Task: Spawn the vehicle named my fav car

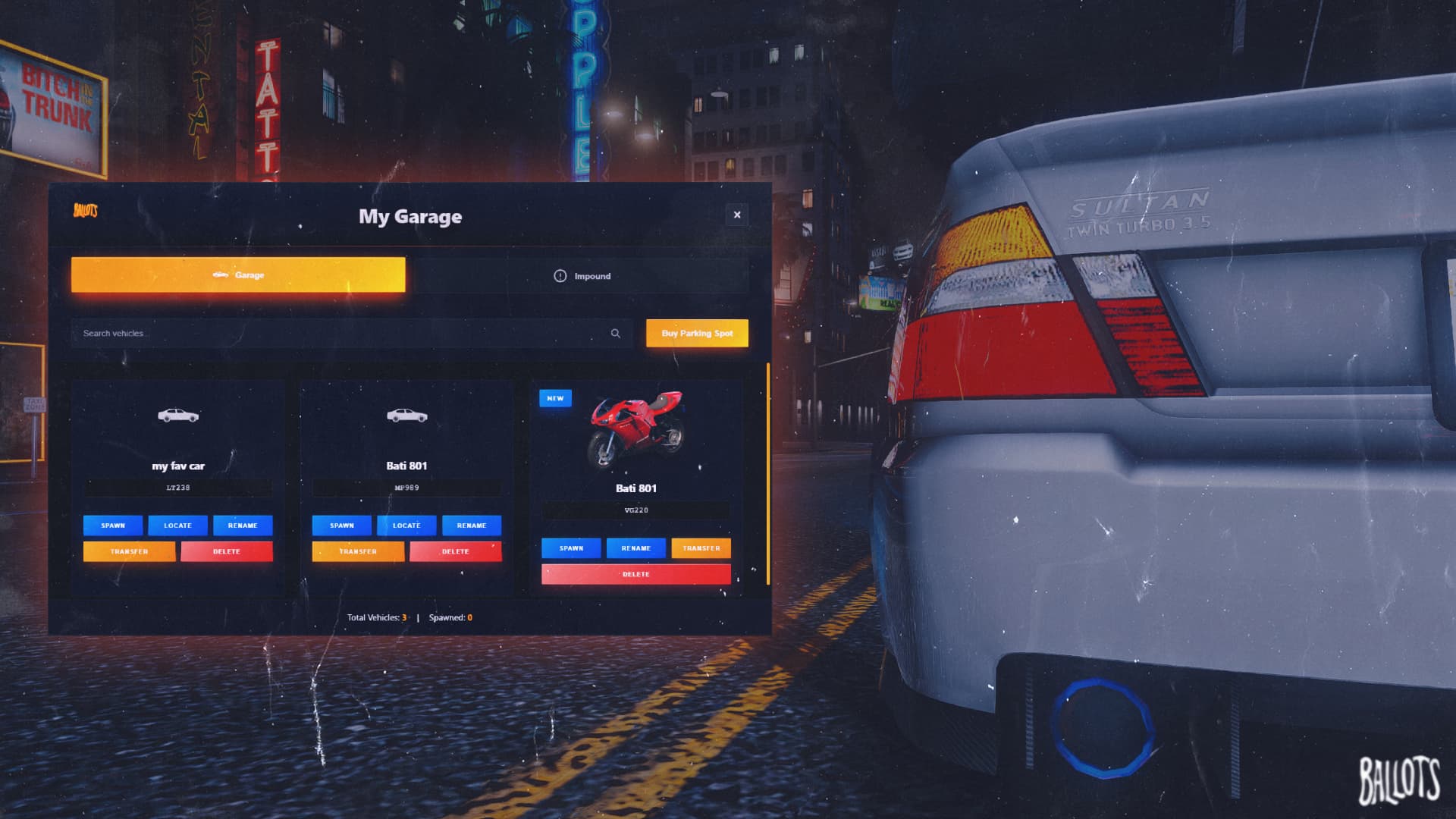Action: 112,525
